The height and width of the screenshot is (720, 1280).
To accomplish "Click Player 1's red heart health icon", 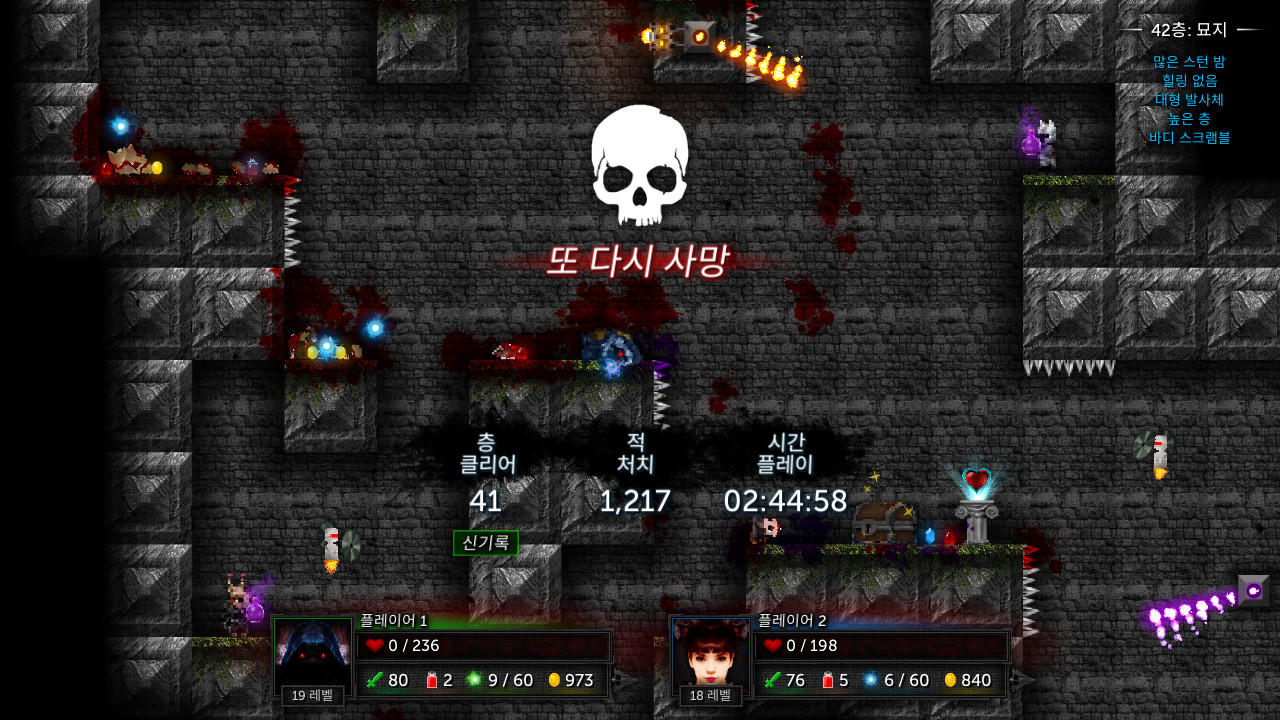I will click(x=373, y=645).
